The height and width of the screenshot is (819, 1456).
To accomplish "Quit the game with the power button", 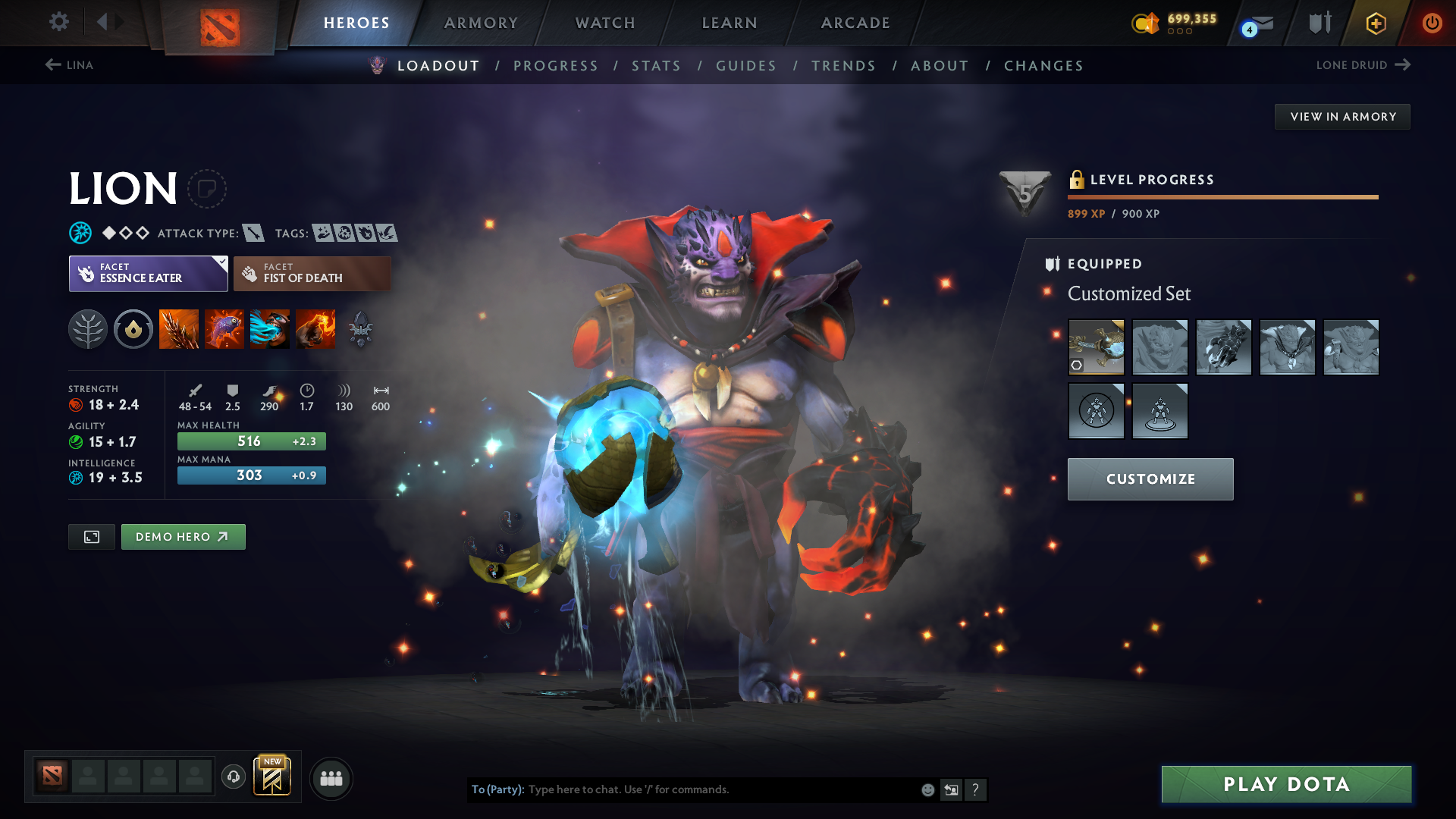I will 1432,23.
